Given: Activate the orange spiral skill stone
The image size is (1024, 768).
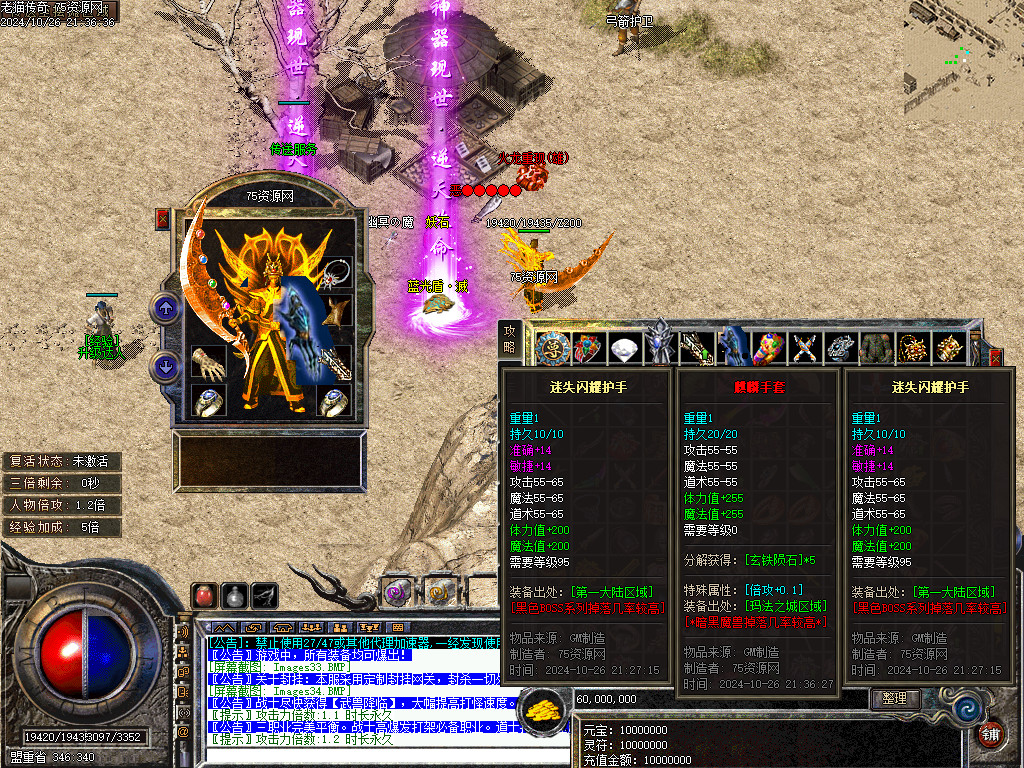Looking at the screenshot, I should [438, 590].
